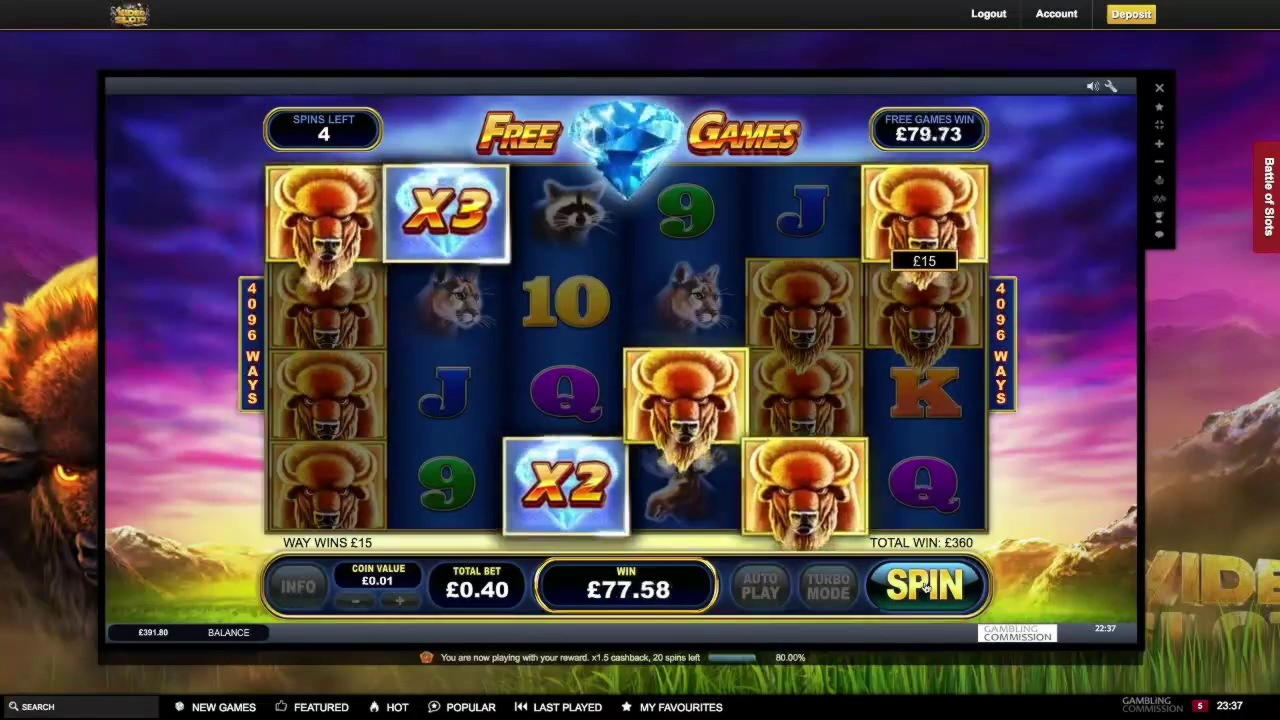1280x720 pixels.
Task: Enable Auto Play mode
Action: 761,586
